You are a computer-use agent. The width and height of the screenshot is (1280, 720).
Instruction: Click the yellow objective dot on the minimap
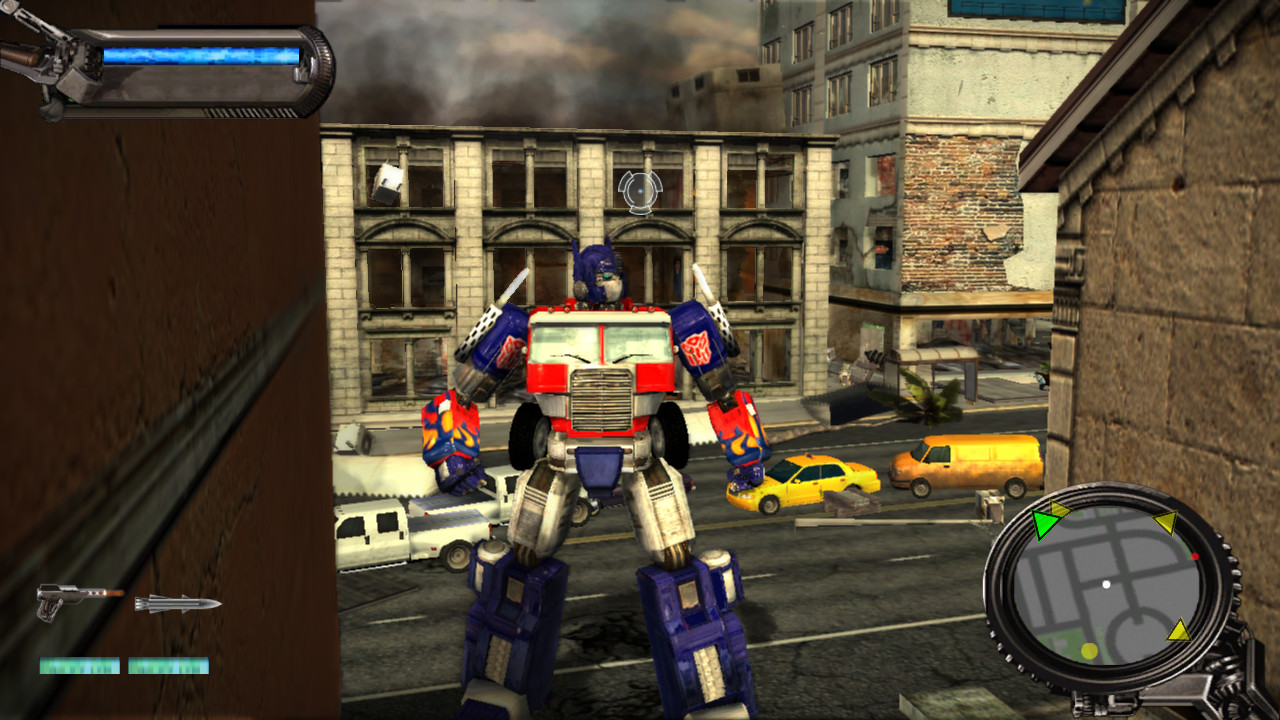tap(1089, 650)
